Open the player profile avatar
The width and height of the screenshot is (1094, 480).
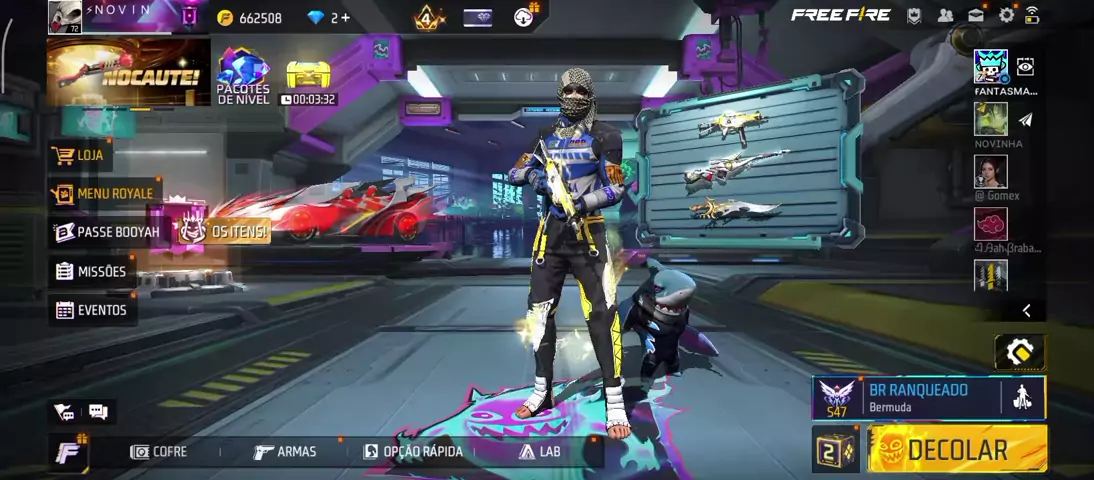(65, 17)
